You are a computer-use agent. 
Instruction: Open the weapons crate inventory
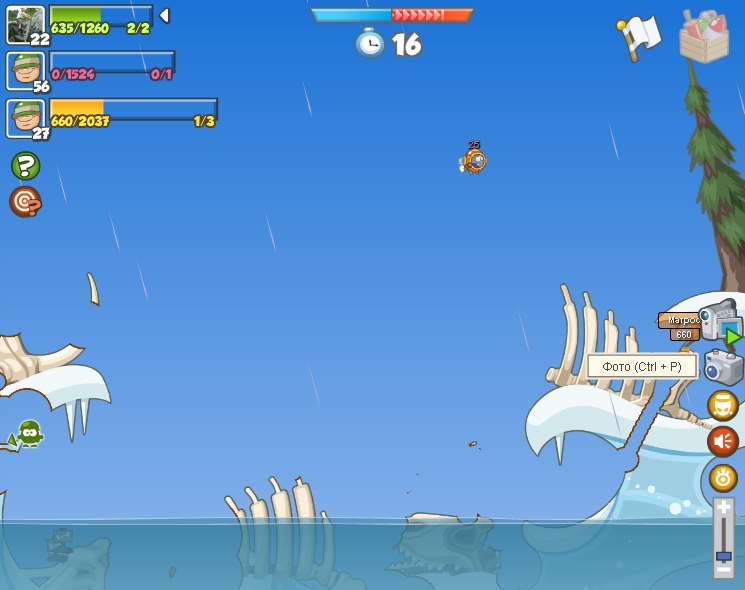point(704,37)
